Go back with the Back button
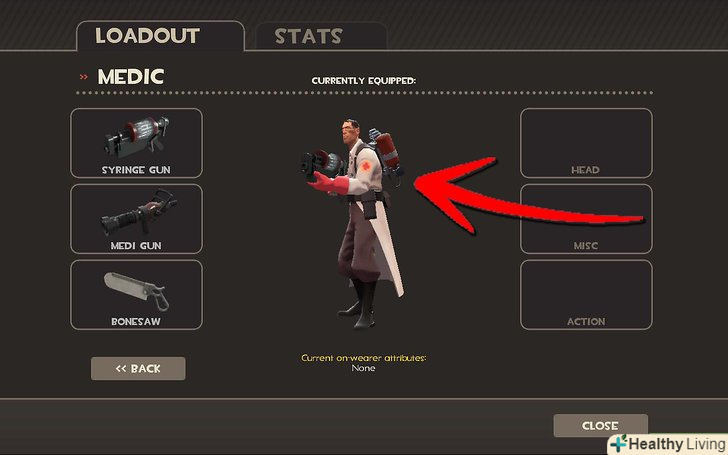The width and height of the screenshot is (728, 455). [138, 368]
